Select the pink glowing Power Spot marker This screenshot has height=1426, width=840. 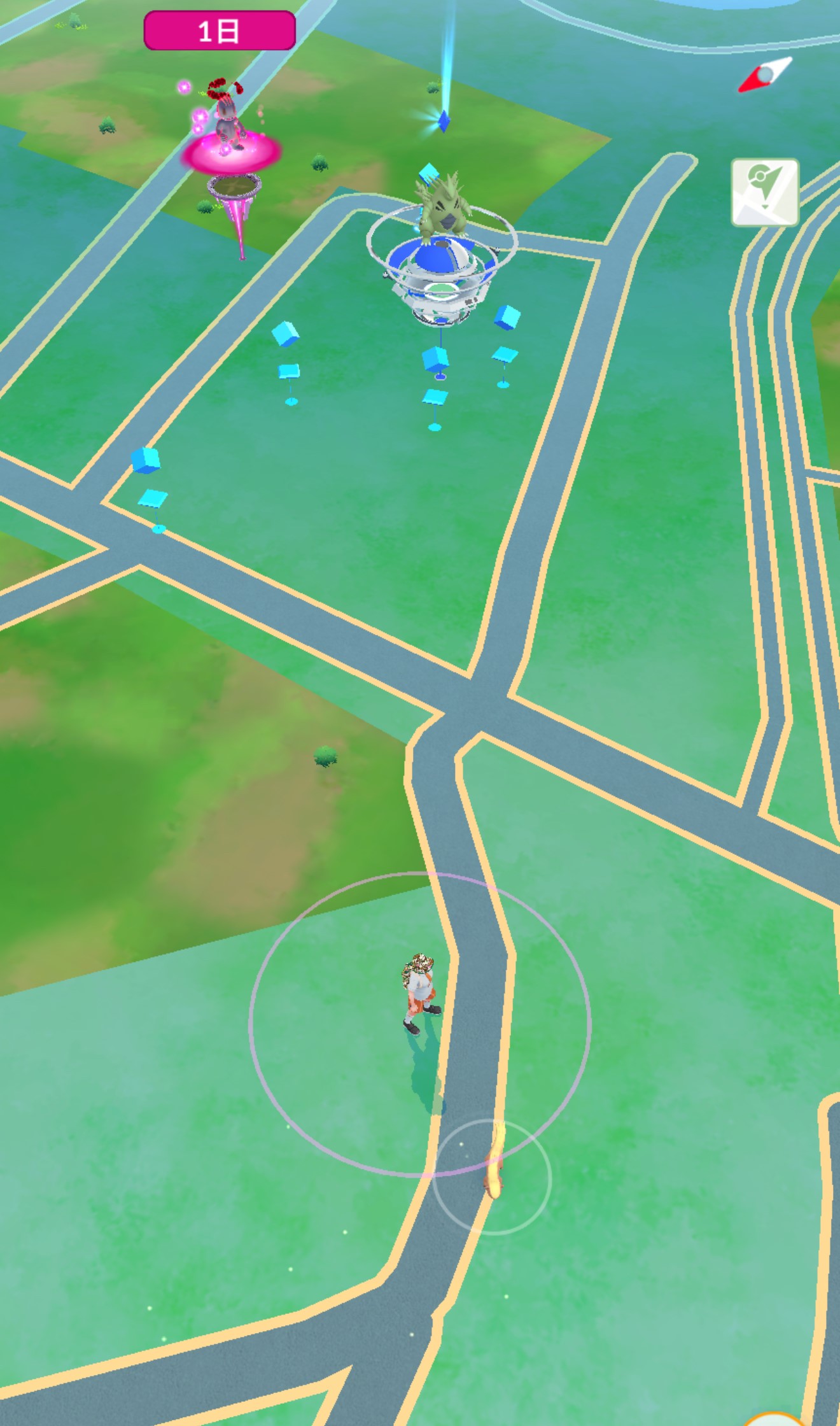click(x=232, y=153)
